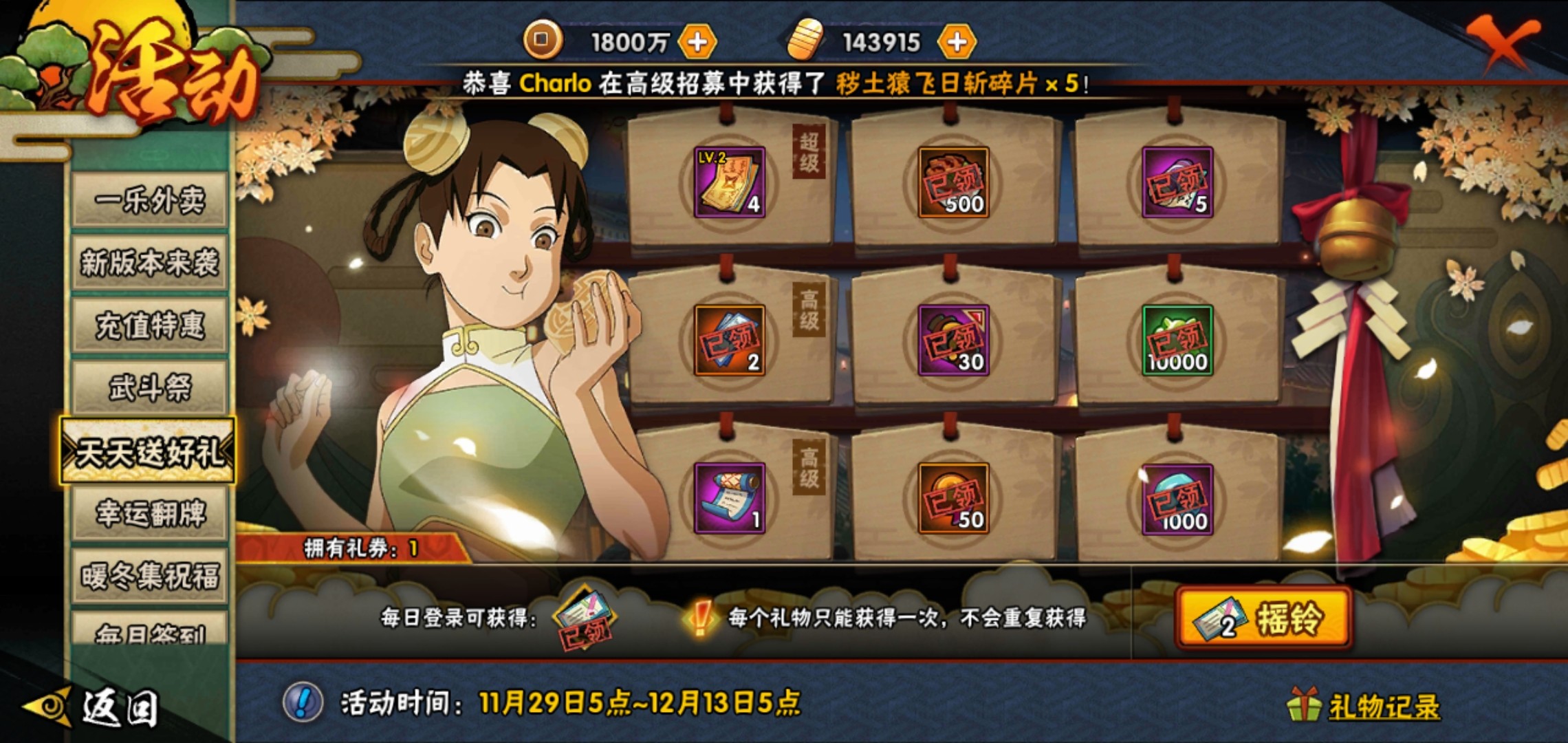This screenshot has width=1568, height=743.
Task: Shake the bell with the 摇铃 button
Action: 1264,618
